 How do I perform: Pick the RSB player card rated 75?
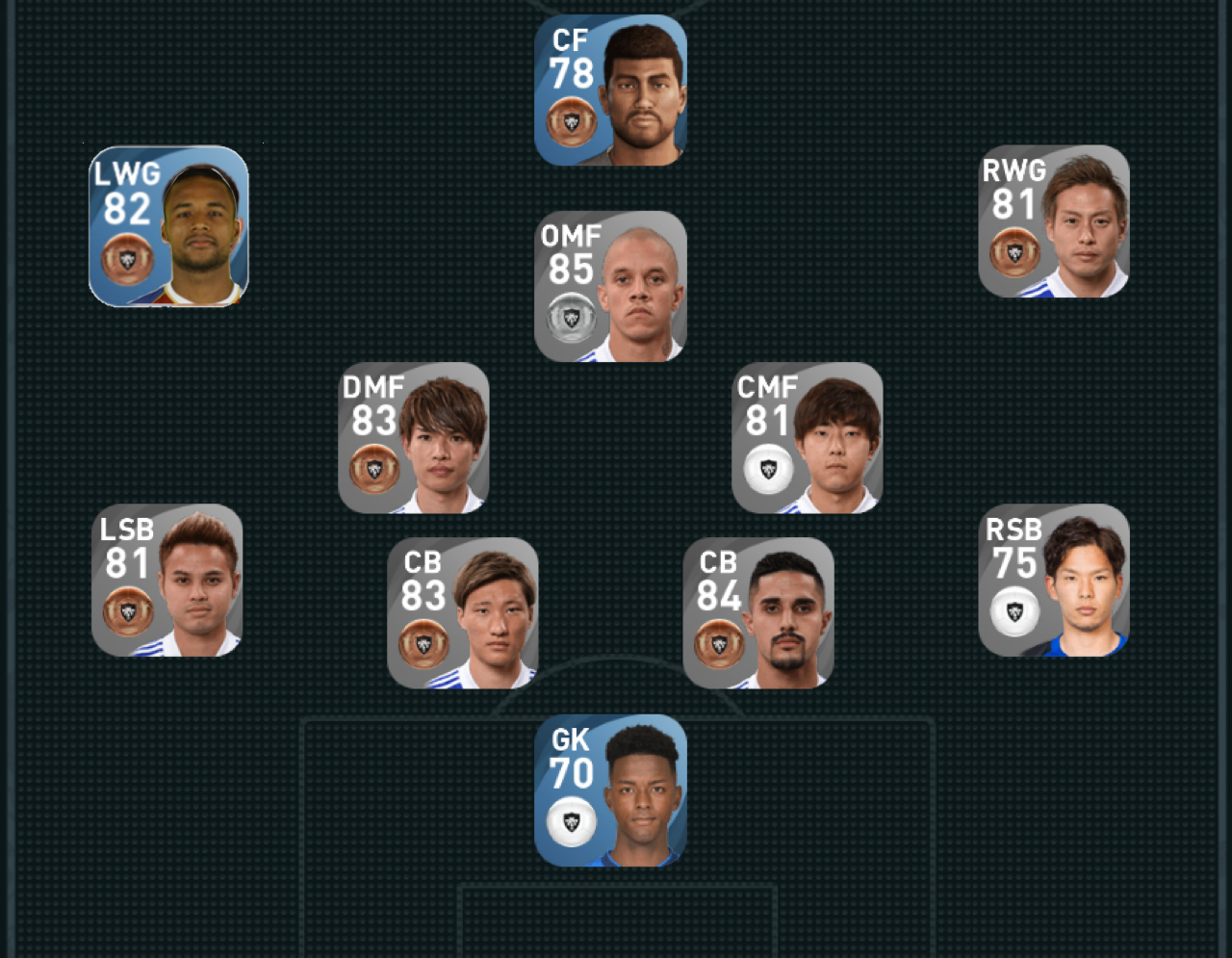[1053, 581]
